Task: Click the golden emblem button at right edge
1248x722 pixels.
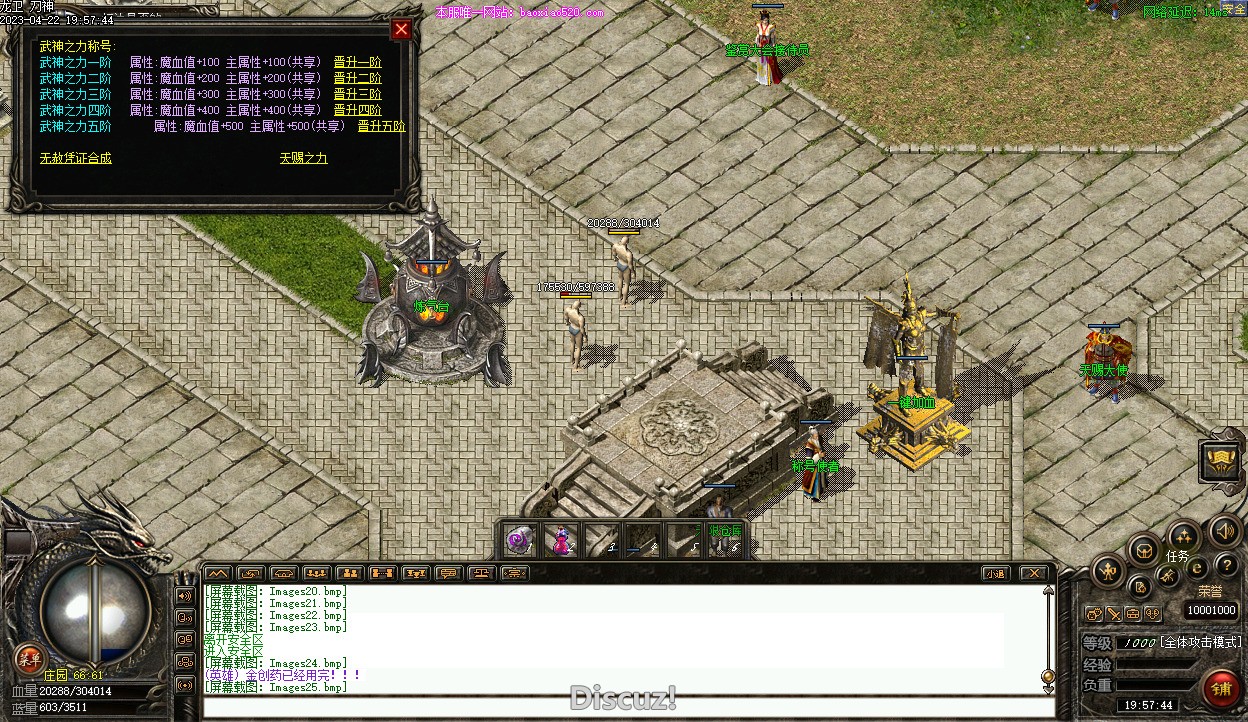Action: [1221, 460]
